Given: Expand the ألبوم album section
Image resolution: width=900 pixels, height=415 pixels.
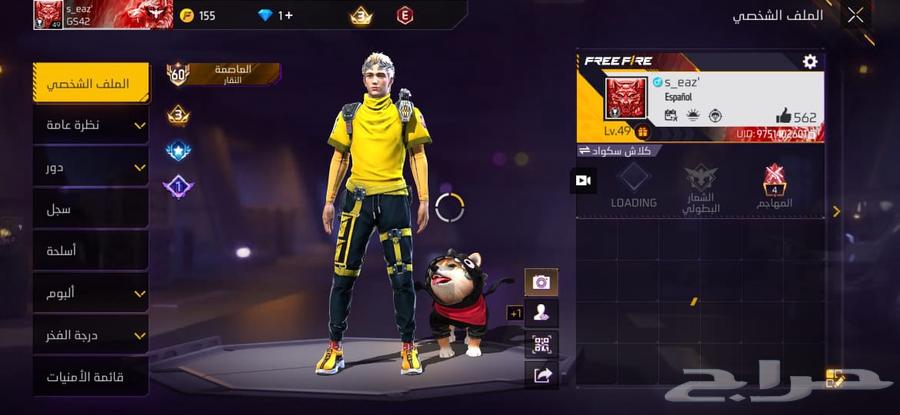Looking at the screenshot, I should coord(91,293).
